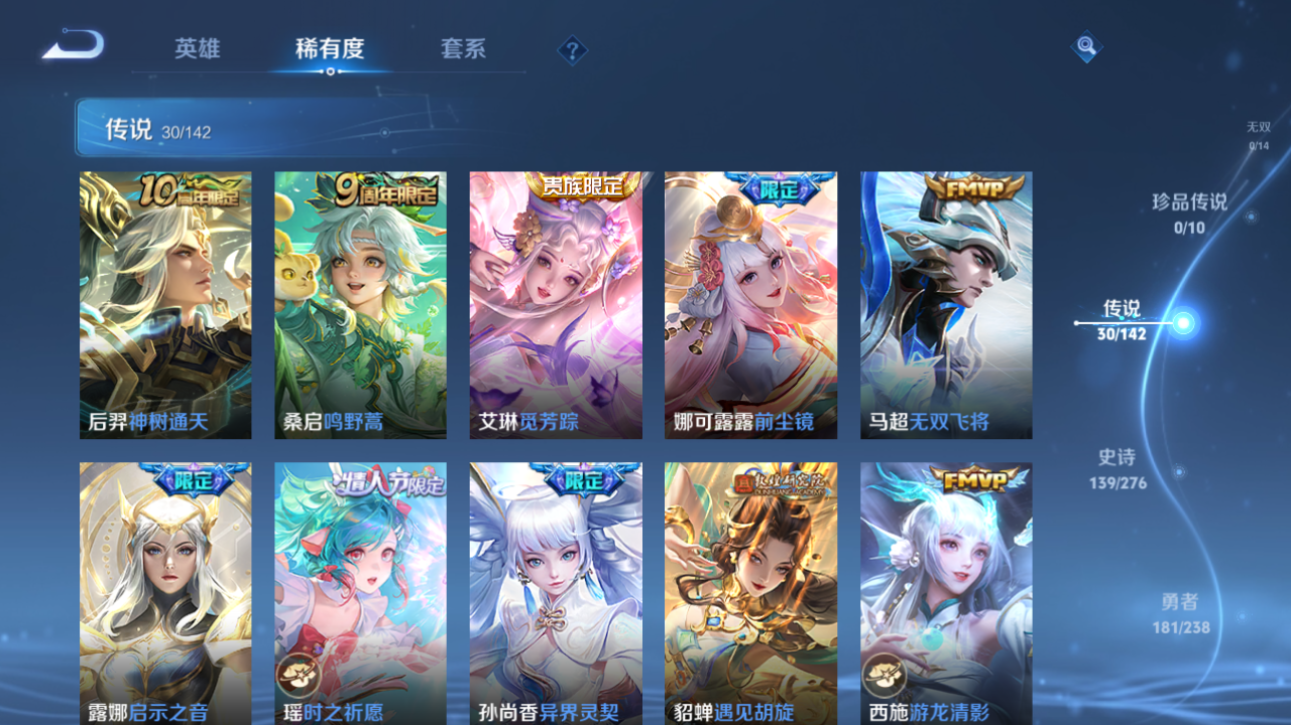Open the question mark help icon
Screen dimensions: 1291x725
click(571, 49)
